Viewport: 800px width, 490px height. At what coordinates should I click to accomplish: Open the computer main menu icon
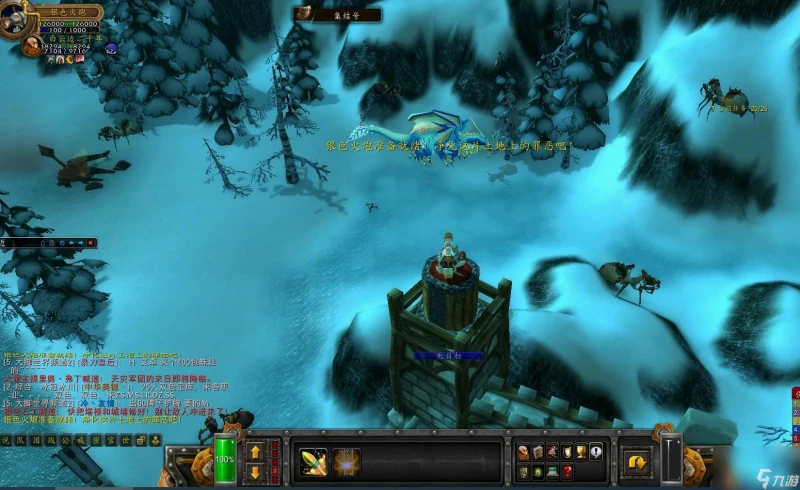click(551, 471)
